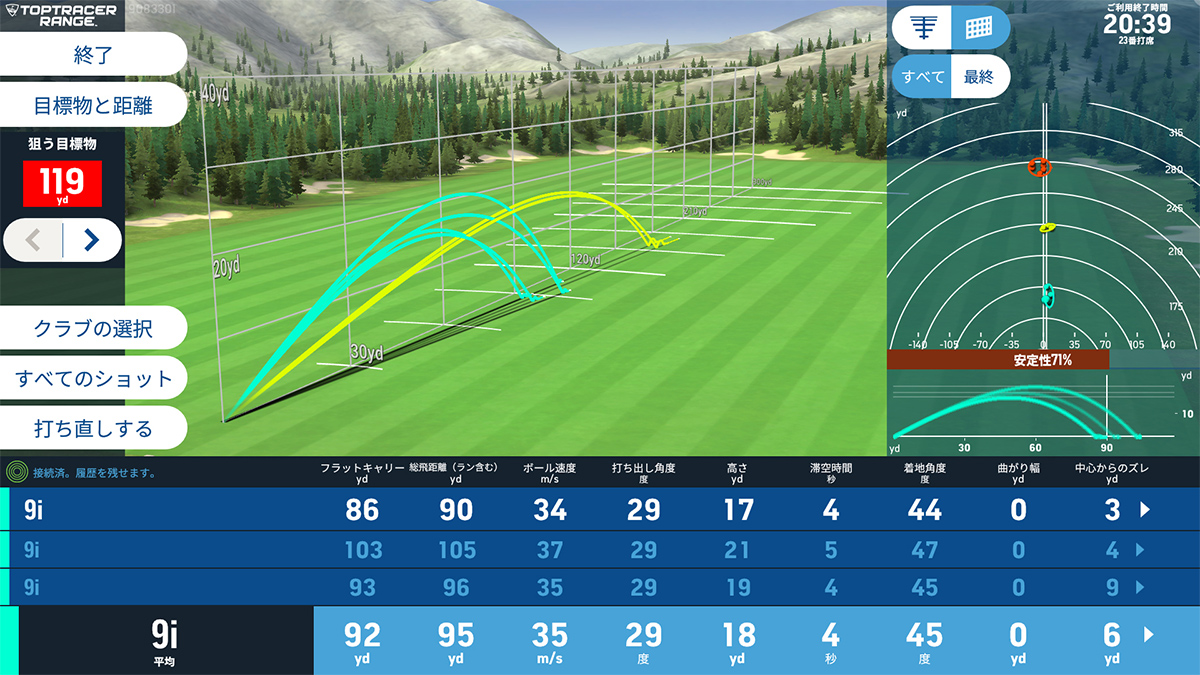Select the すべて (All) shots filter

pos(922,77)
